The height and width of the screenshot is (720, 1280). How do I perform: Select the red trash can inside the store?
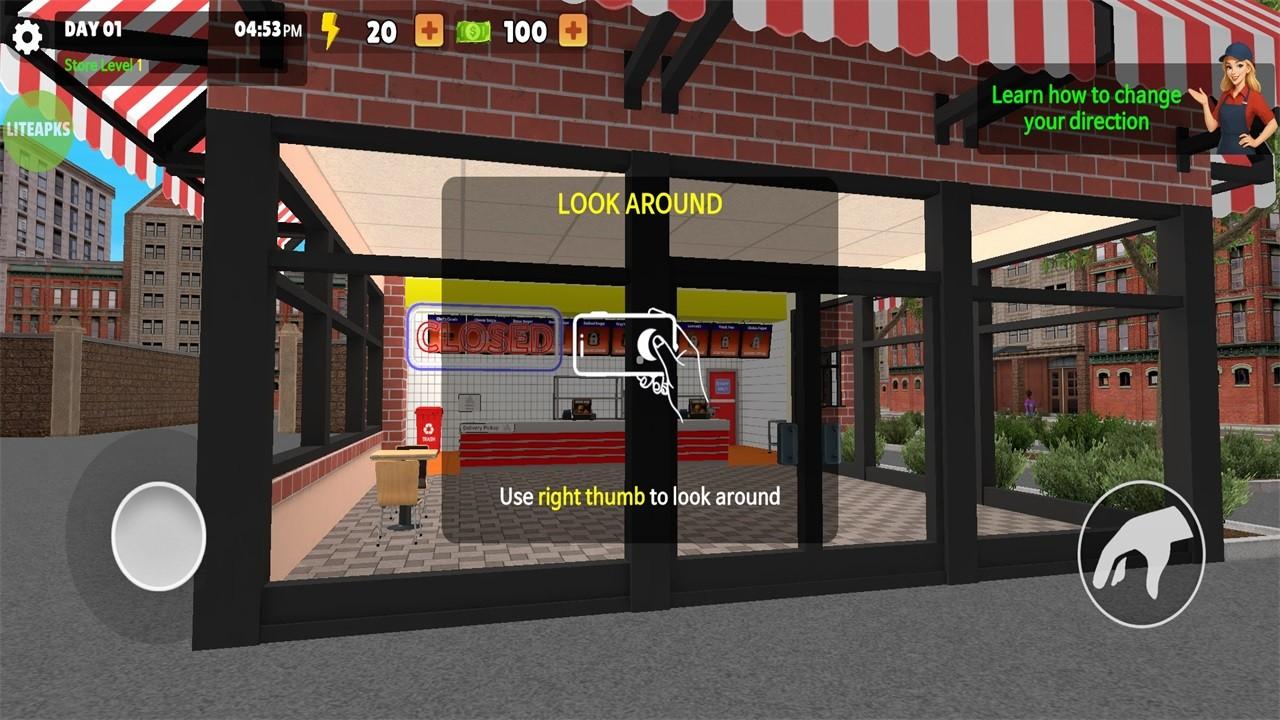pyautogui.click(x=428, y=428)
